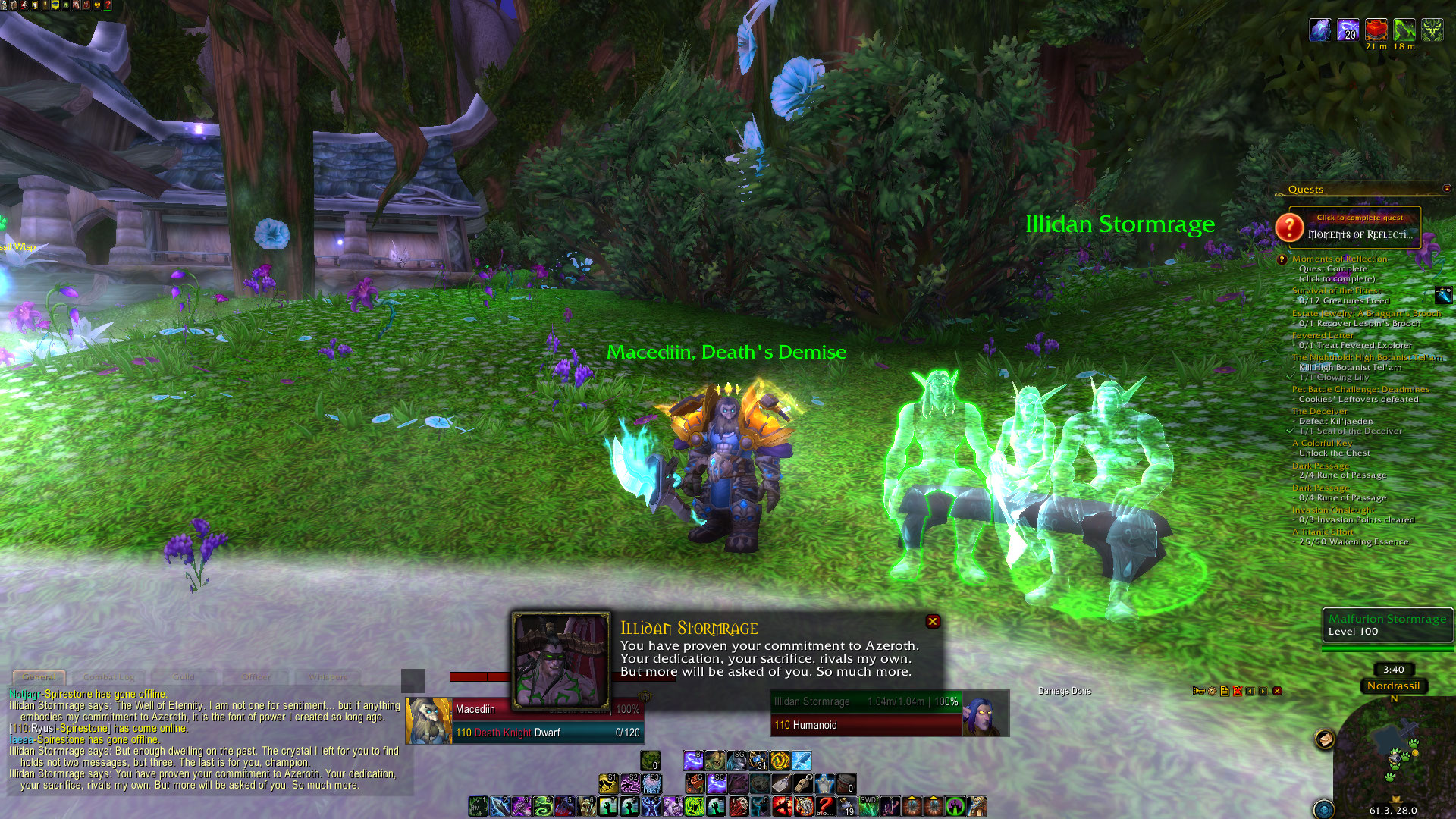Viewport: 1456px width, 819px height.
Task: Use the whistle item on the action bar
Action: click(803, 783)
